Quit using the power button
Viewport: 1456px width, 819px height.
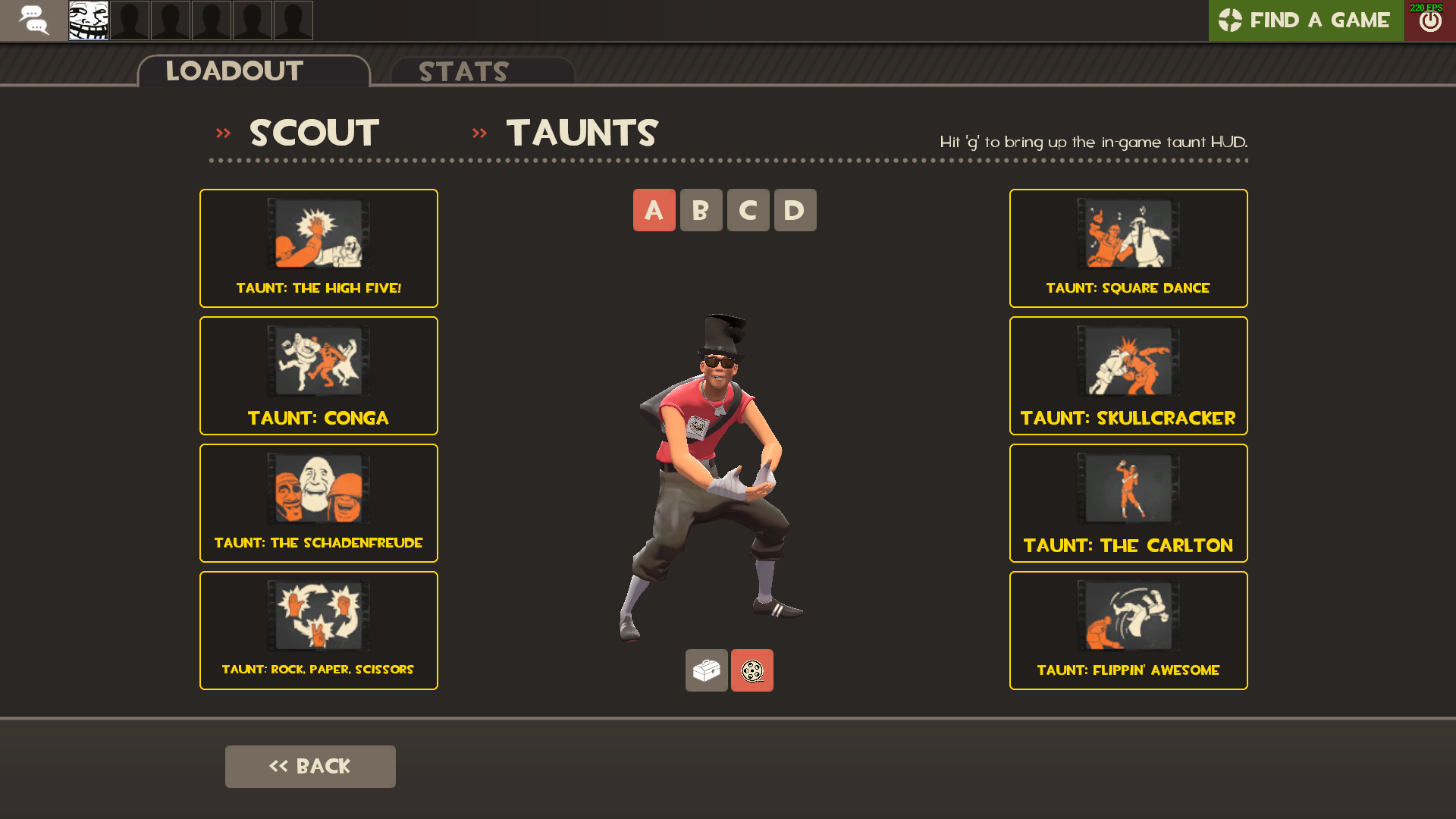[1430, 21]
